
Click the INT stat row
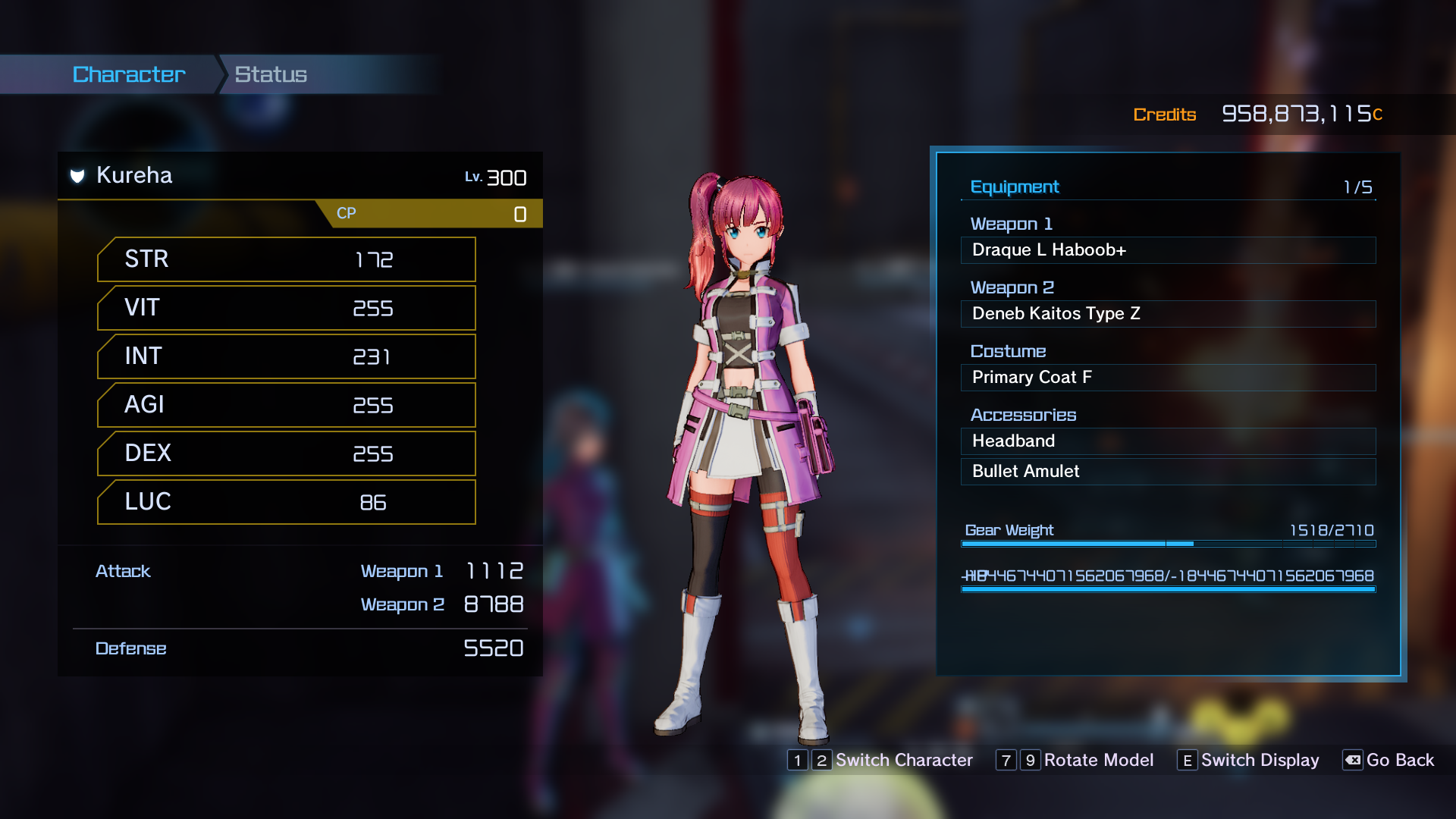click(x=287, y=356)
